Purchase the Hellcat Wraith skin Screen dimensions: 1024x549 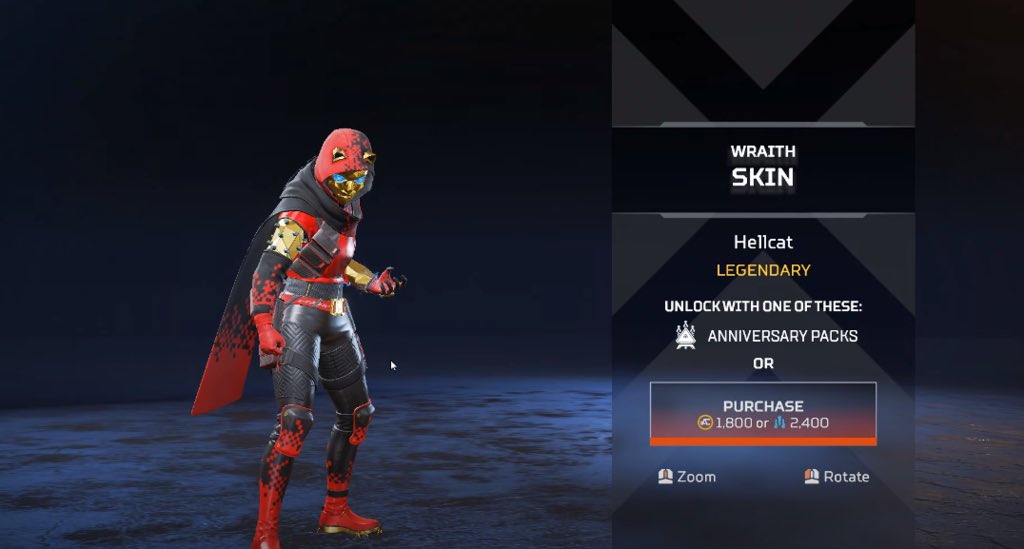(763, 413)
